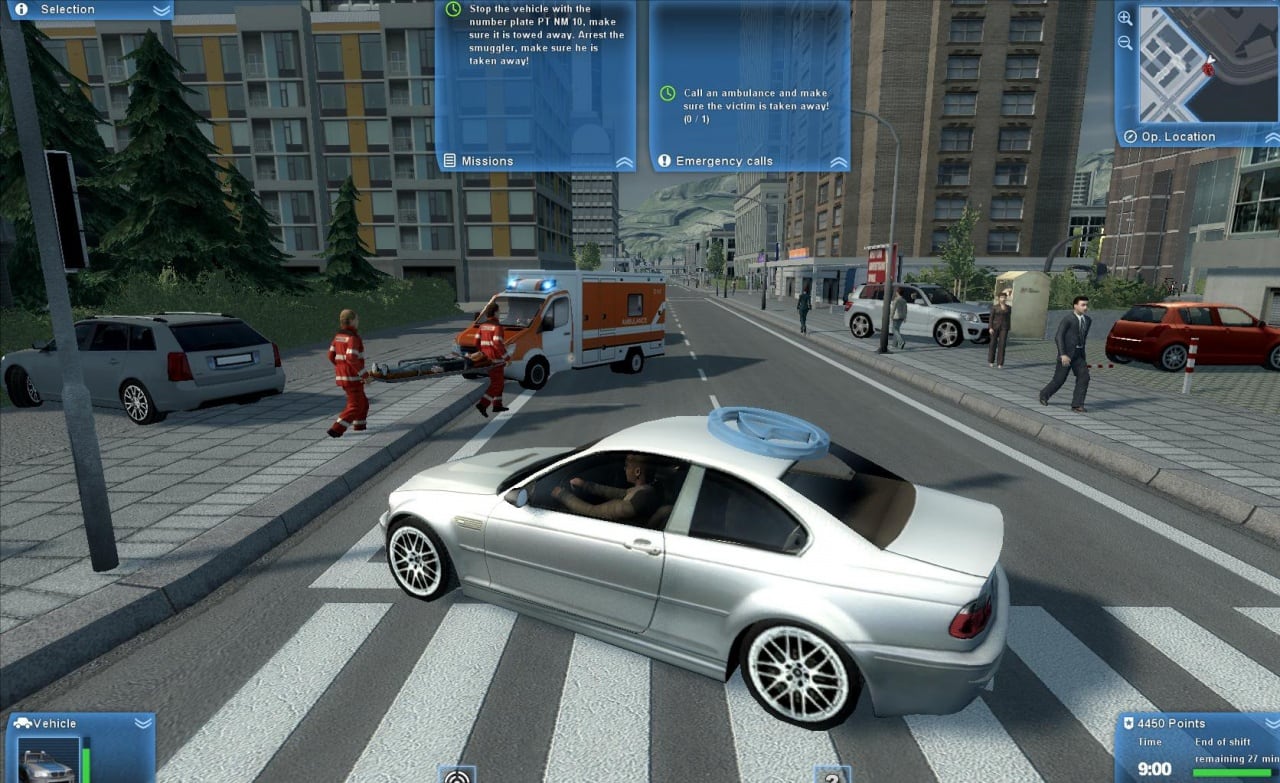Expand the Vehicle panel
The height and width of the screenshot is (783, 1280).
click(143, 722)
